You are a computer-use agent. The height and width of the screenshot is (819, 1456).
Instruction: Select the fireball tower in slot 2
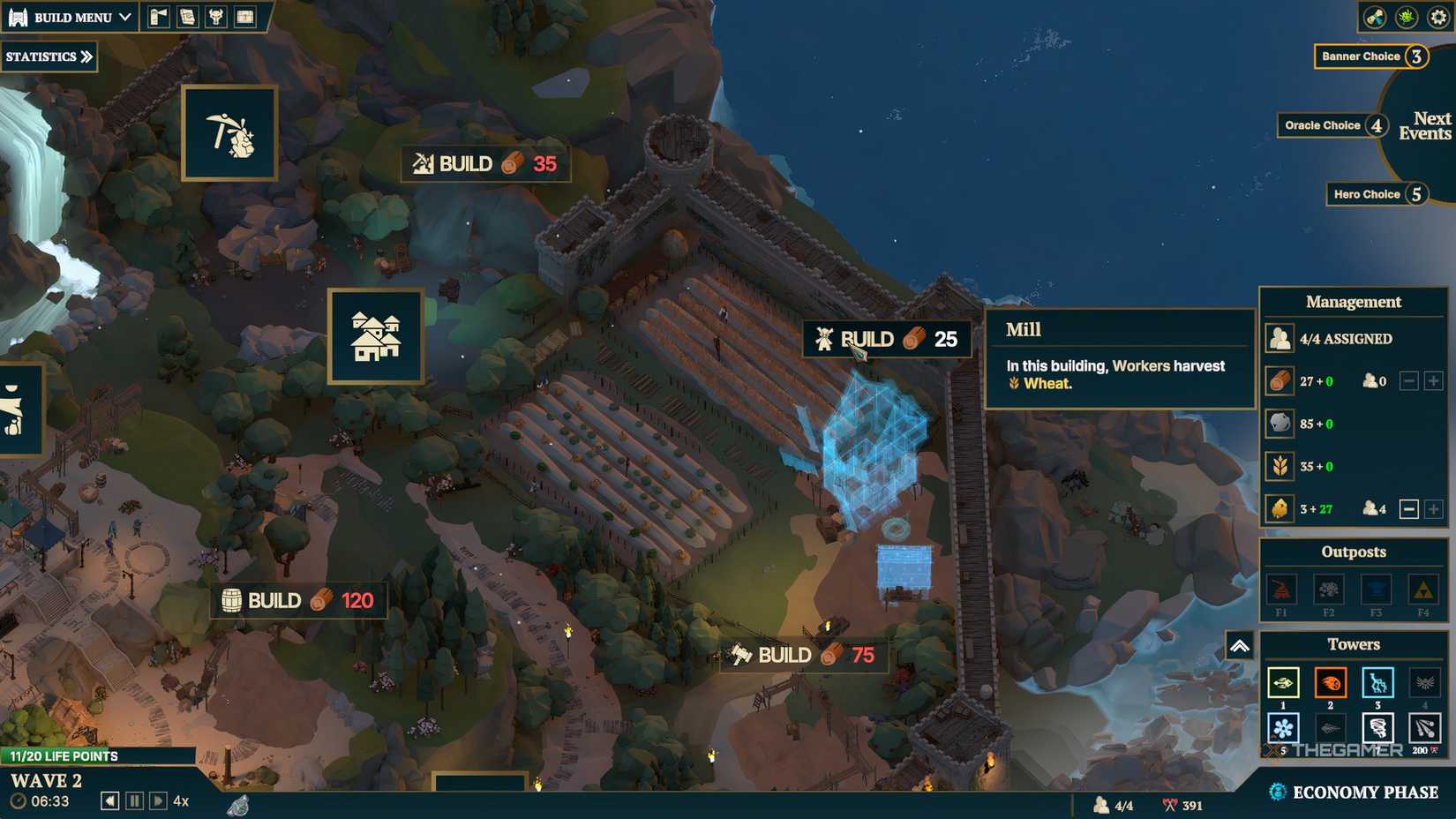1330,683
